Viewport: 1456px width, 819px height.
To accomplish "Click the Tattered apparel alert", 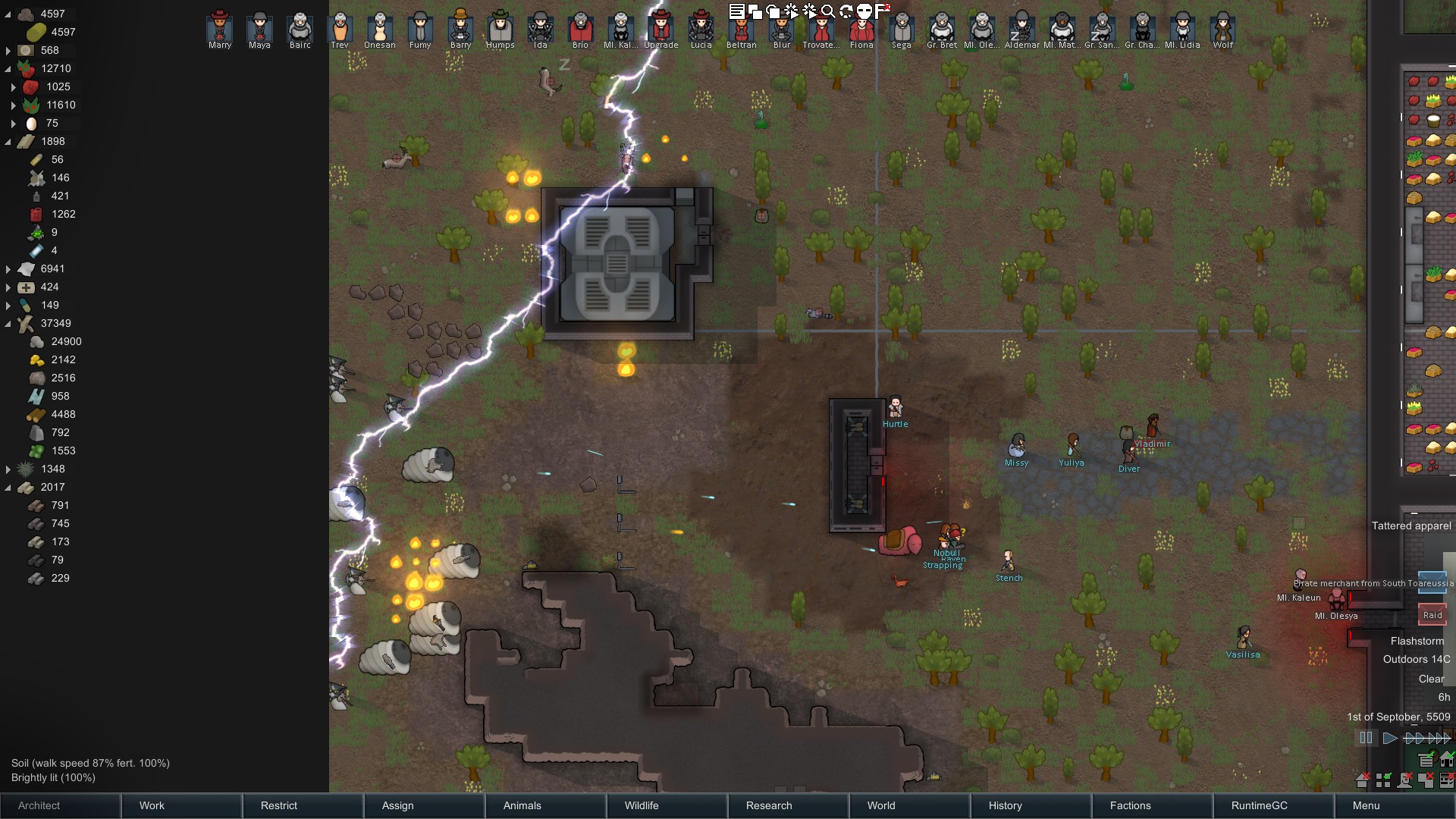I will coord(1411,526).
